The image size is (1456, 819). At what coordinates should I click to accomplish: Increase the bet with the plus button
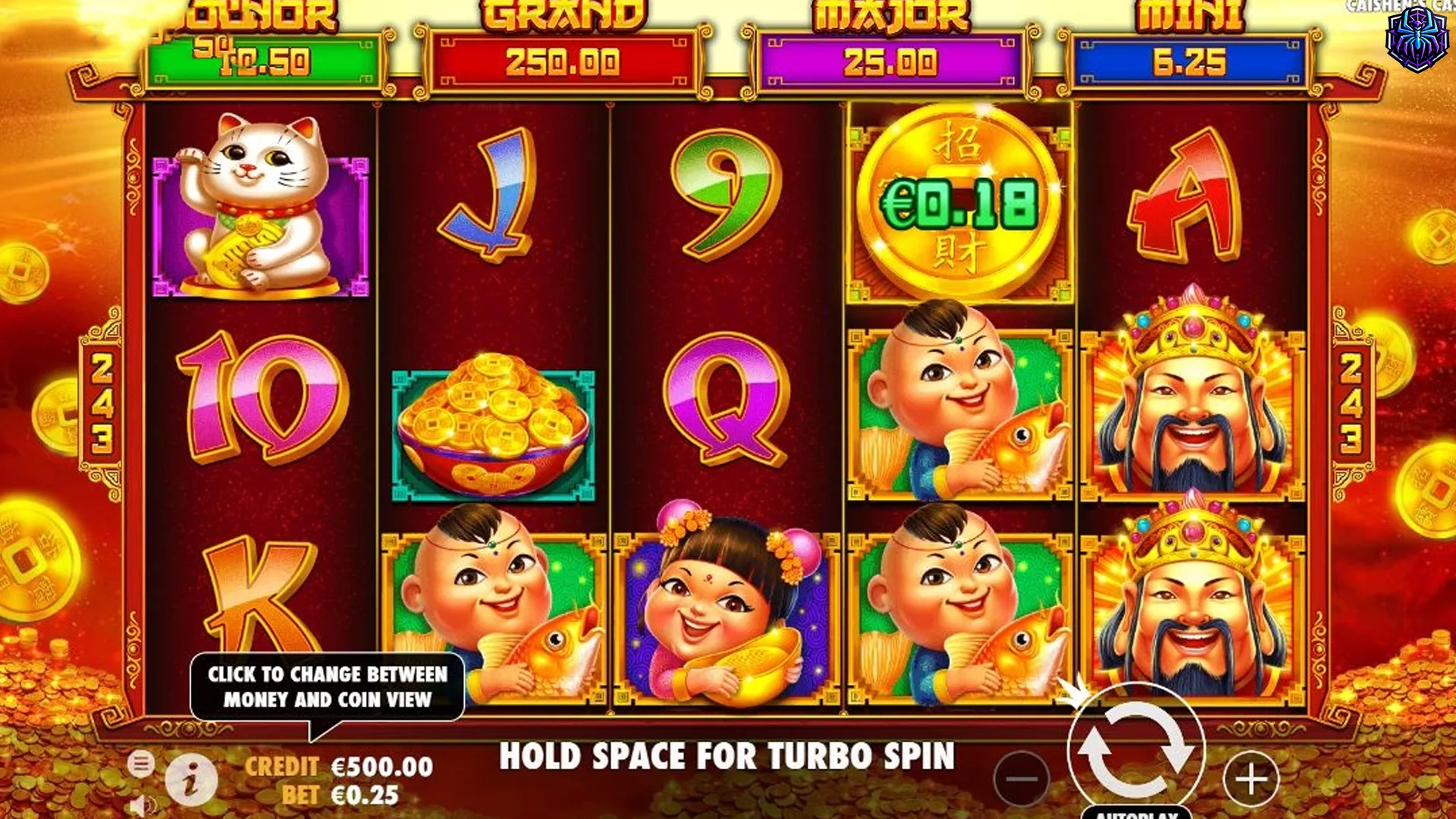pos(1250,779)
